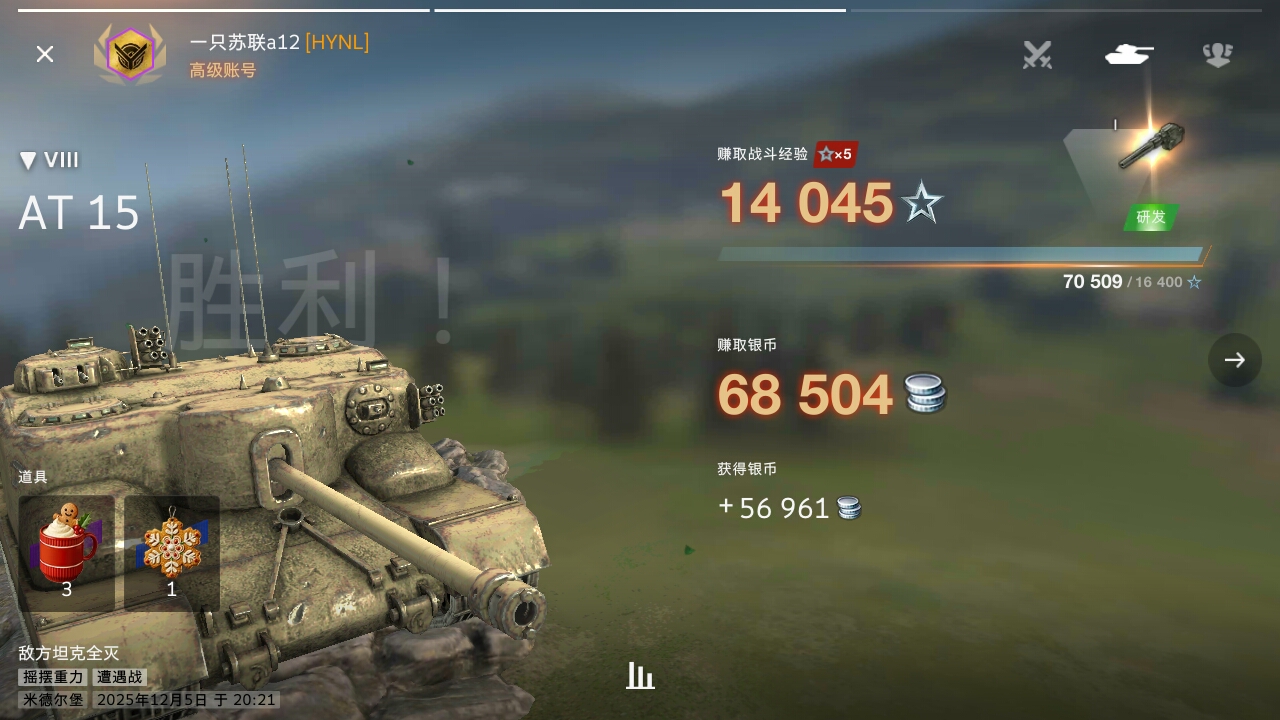The image size is (1280, 720).
Task: Open the team results tab
Action: [1217, 54]
